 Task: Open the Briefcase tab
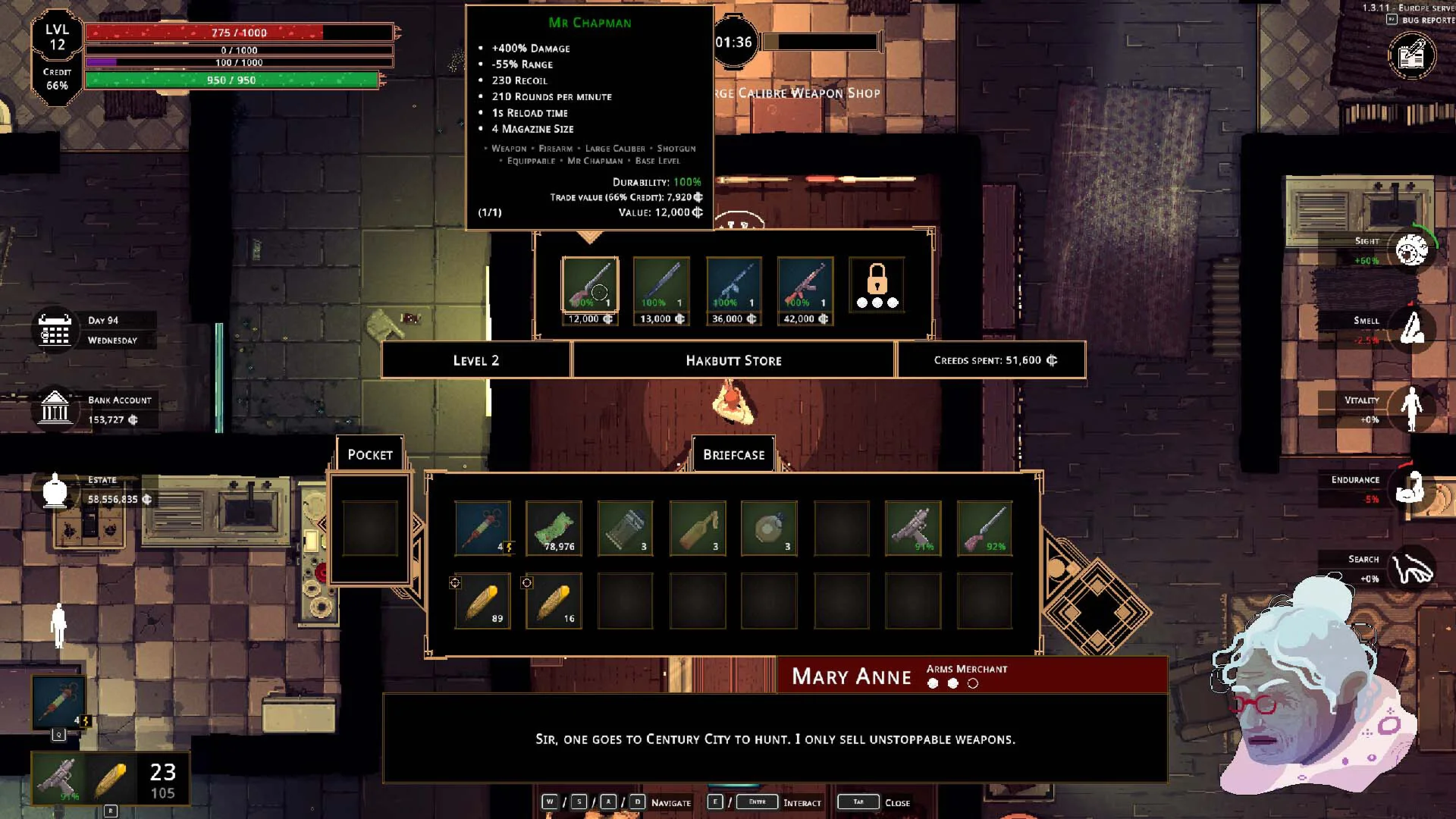point(733,454)
